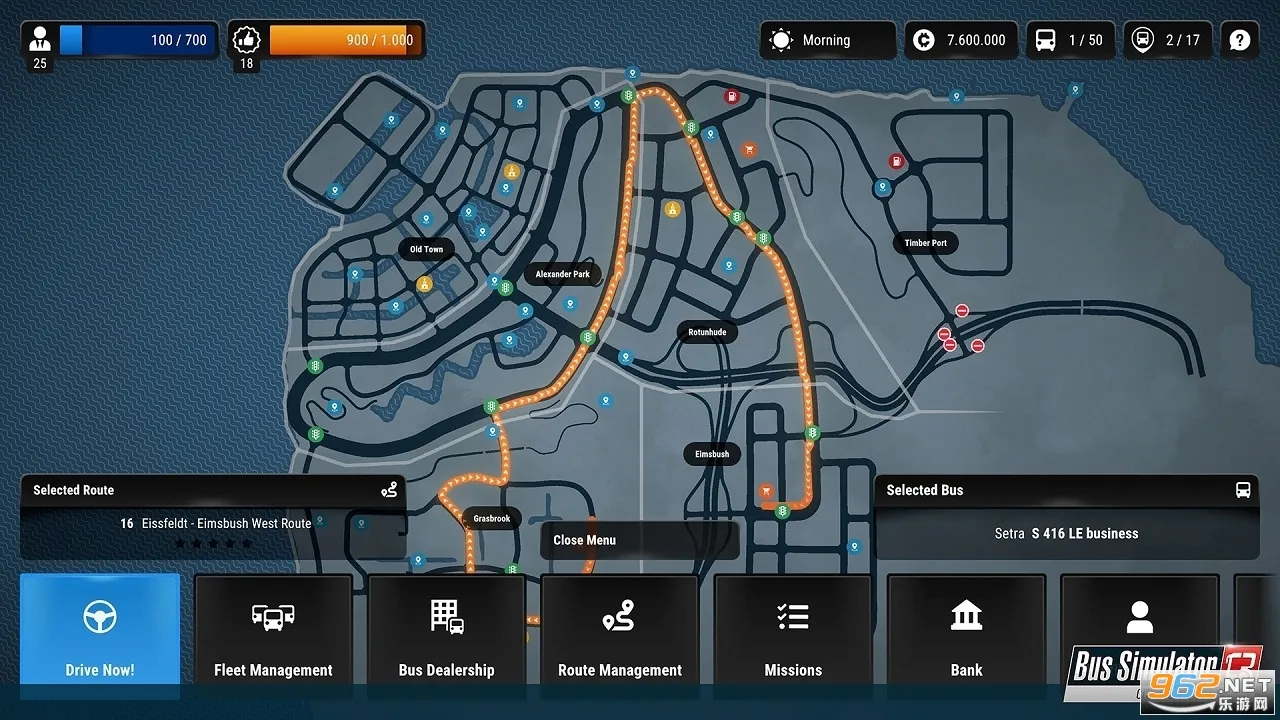Image resolution: width=1280 pixels, height=720 pixels.
Task: Click the Eimsbush district label
Action: pyautogui.click(x=712, y=454)
